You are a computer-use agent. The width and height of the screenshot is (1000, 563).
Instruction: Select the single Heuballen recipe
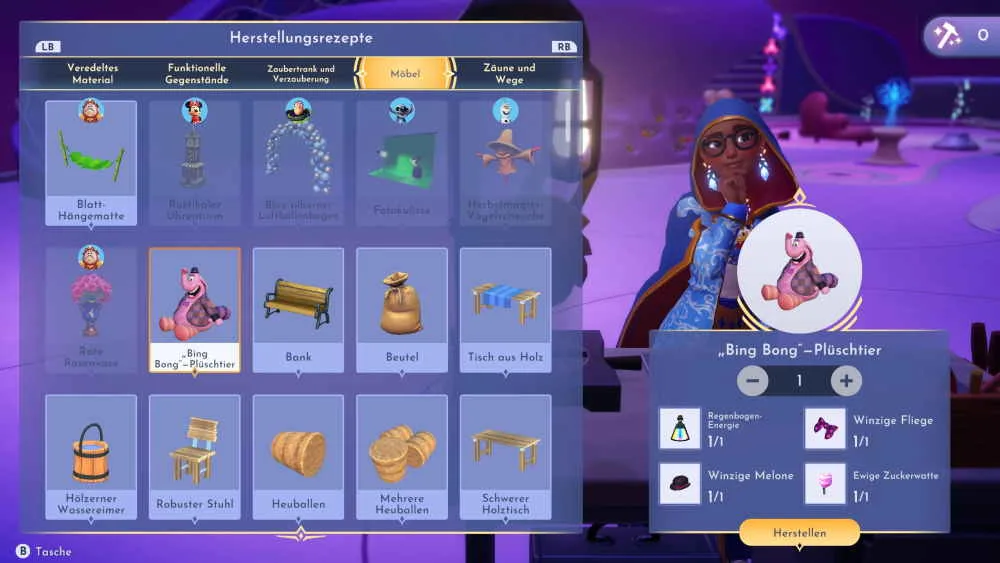[x=298, y=456]
